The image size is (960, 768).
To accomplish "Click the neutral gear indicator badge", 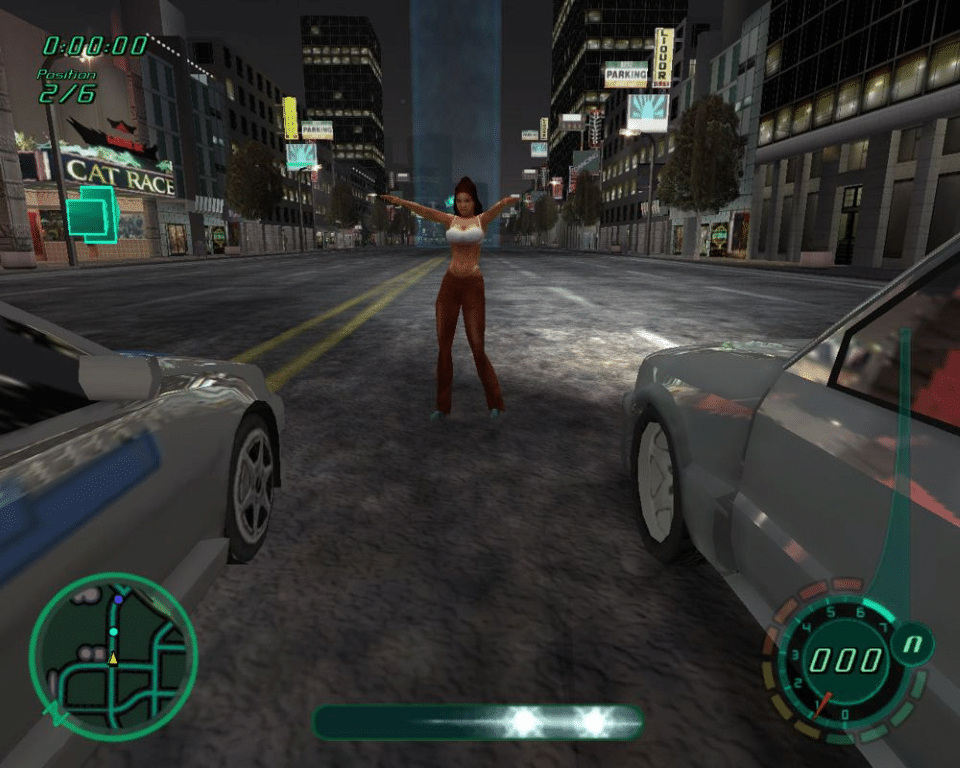I will pyautogui.click(x=911, y=645).
